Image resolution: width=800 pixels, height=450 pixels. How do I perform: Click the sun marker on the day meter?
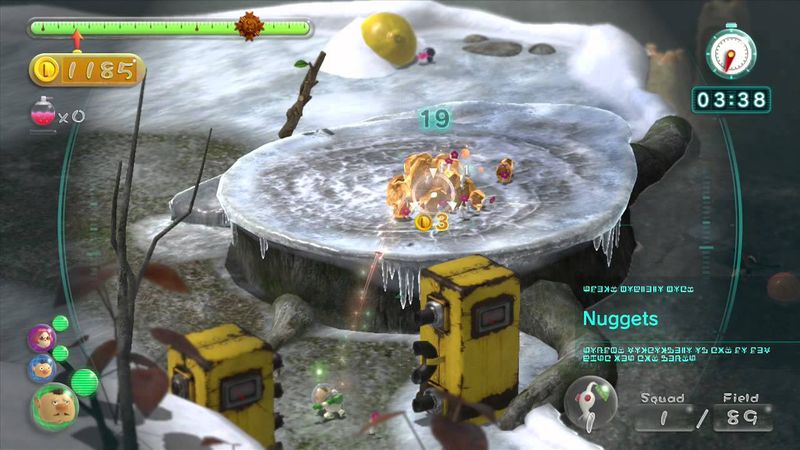tap(249, 26)
